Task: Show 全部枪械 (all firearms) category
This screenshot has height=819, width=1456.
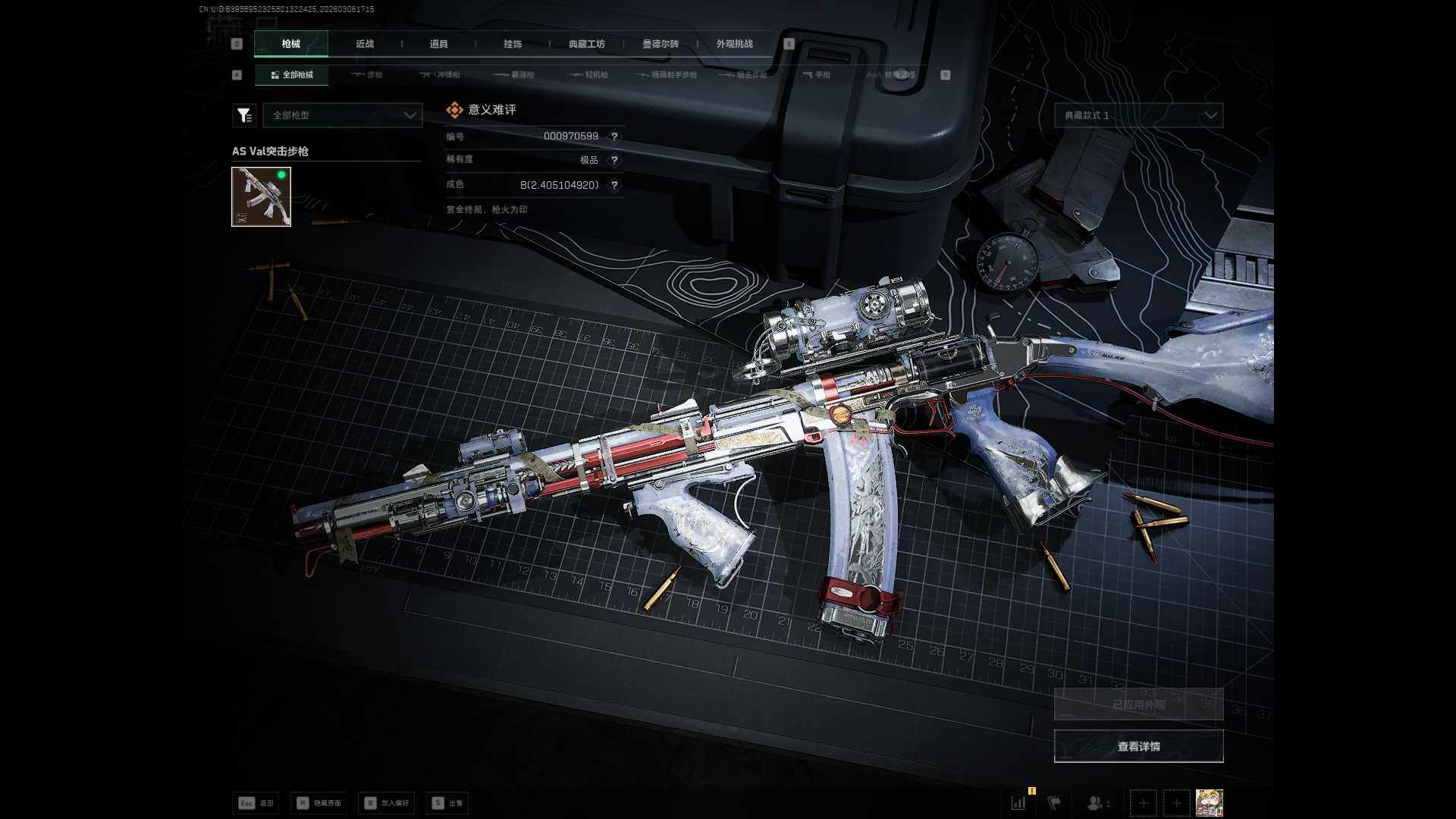Action: pos(292,75)
